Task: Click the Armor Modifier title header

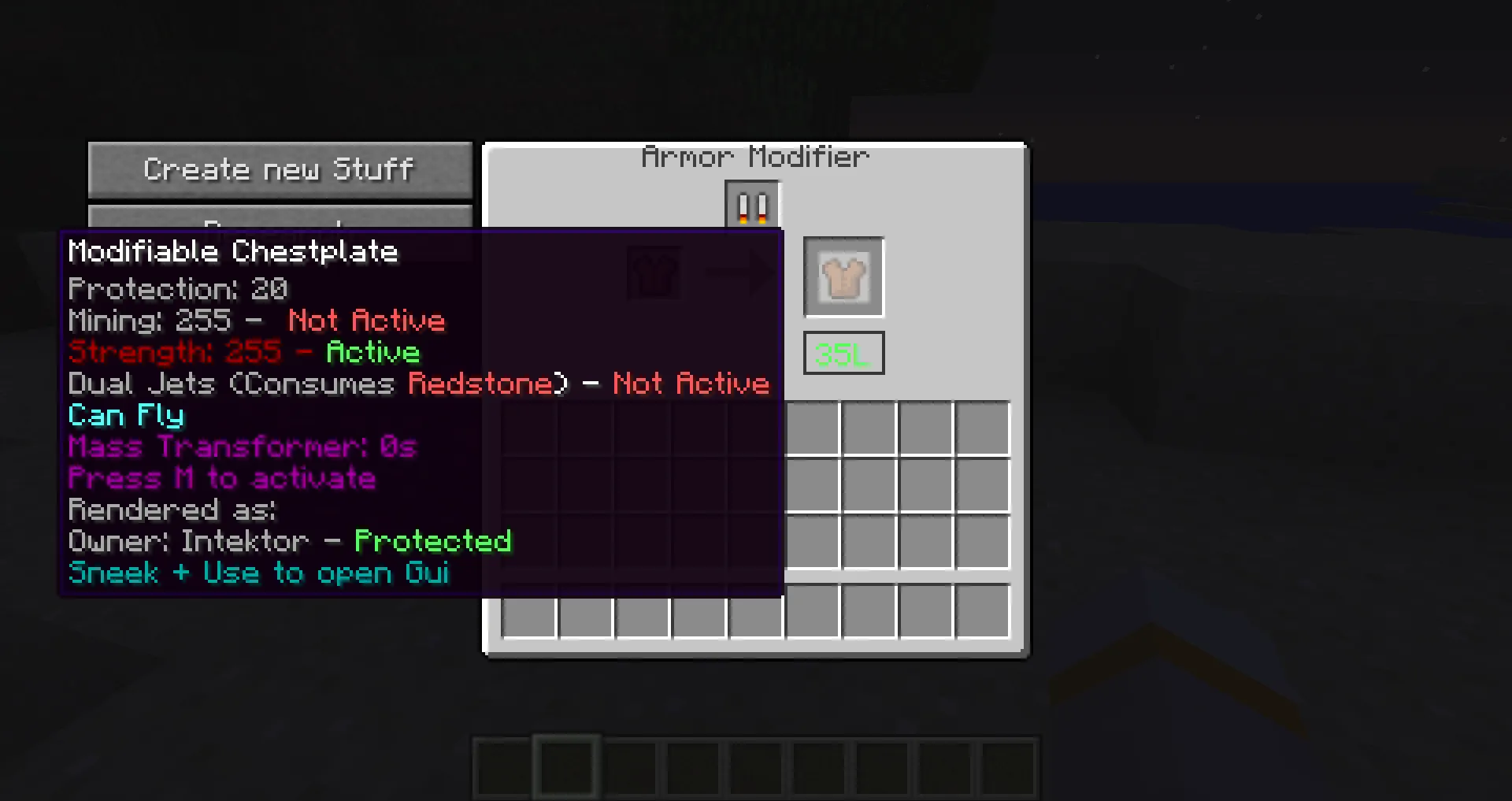Action: coord(754,156)
